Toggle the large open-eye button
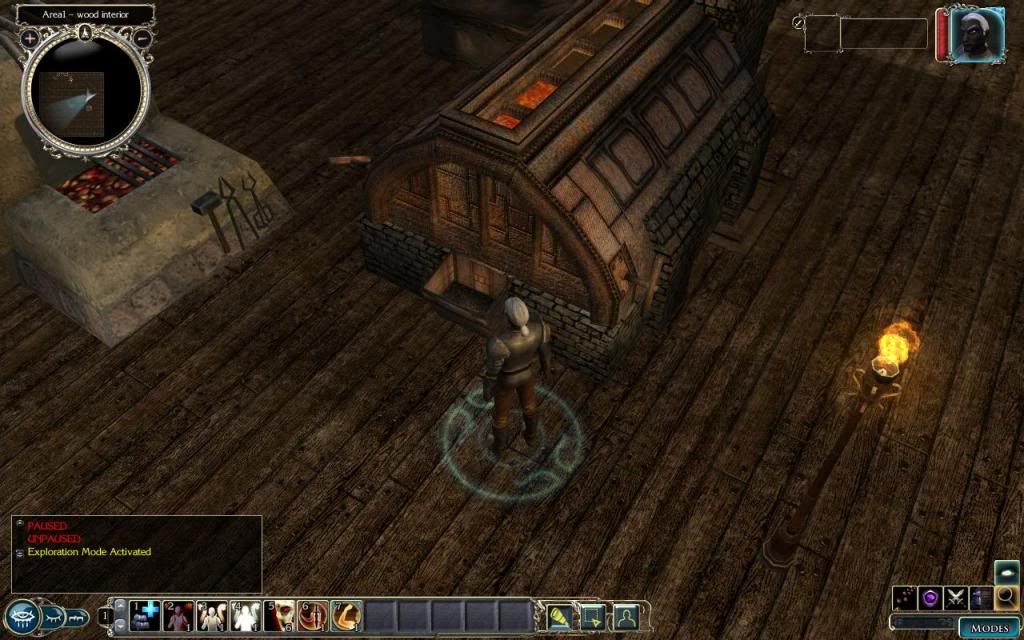 pyautogui.click(x=22, y=616)
